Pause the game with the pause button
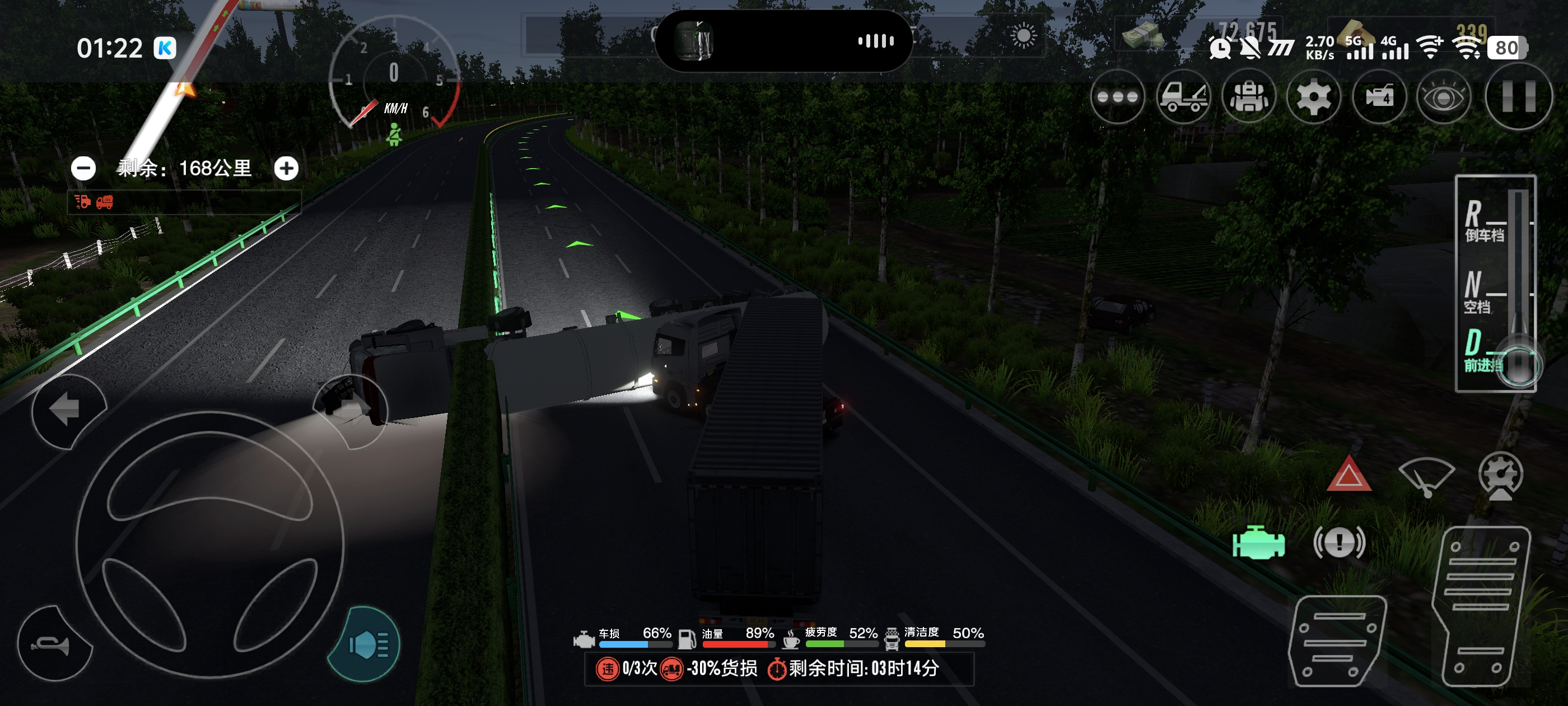The image size is (1568, 706). pos(1518,97)
